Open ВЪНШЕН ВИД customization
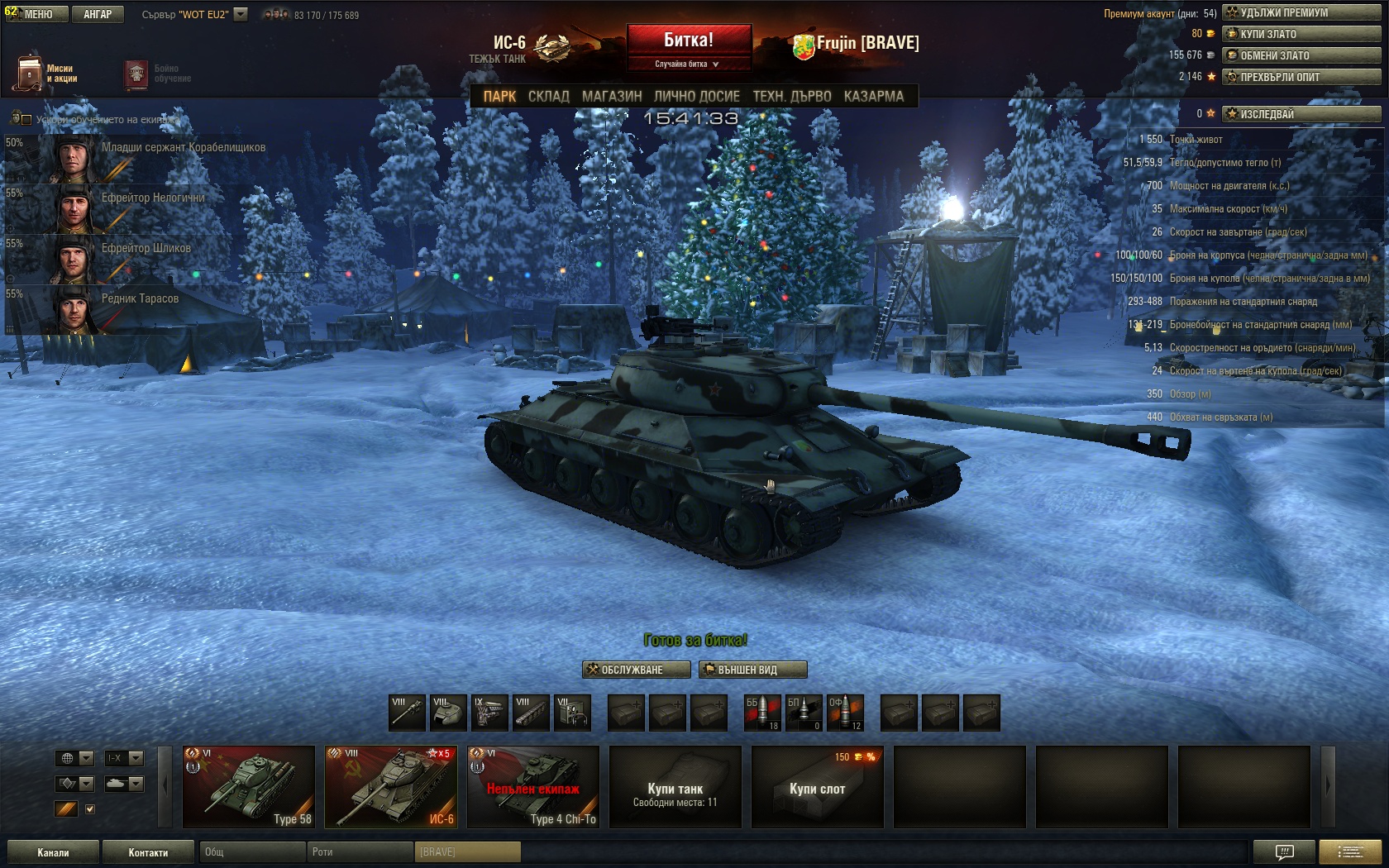1389x868 pixels. point(752,670)
